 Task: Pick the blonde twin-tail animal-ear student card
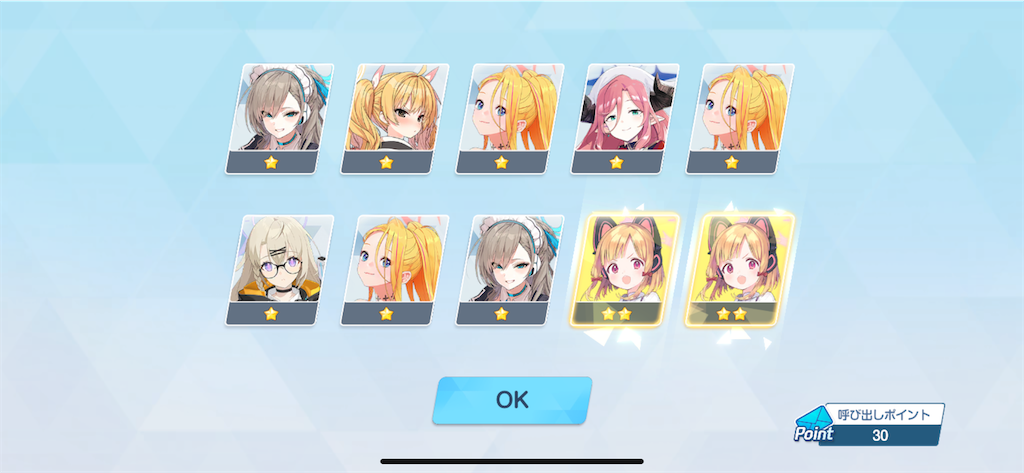tap(387, 116)
